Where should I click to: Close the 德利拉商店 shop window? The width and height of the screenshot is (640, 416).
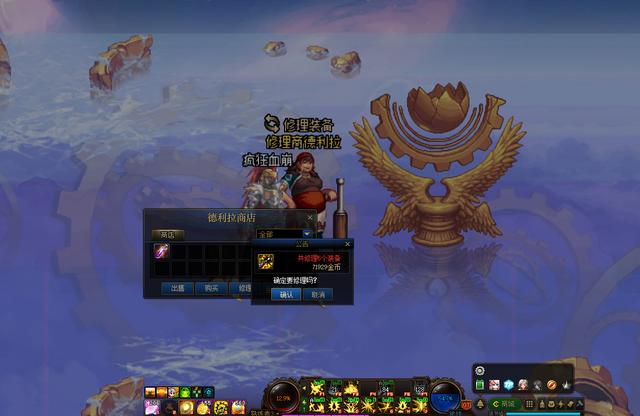click(310, 217)
